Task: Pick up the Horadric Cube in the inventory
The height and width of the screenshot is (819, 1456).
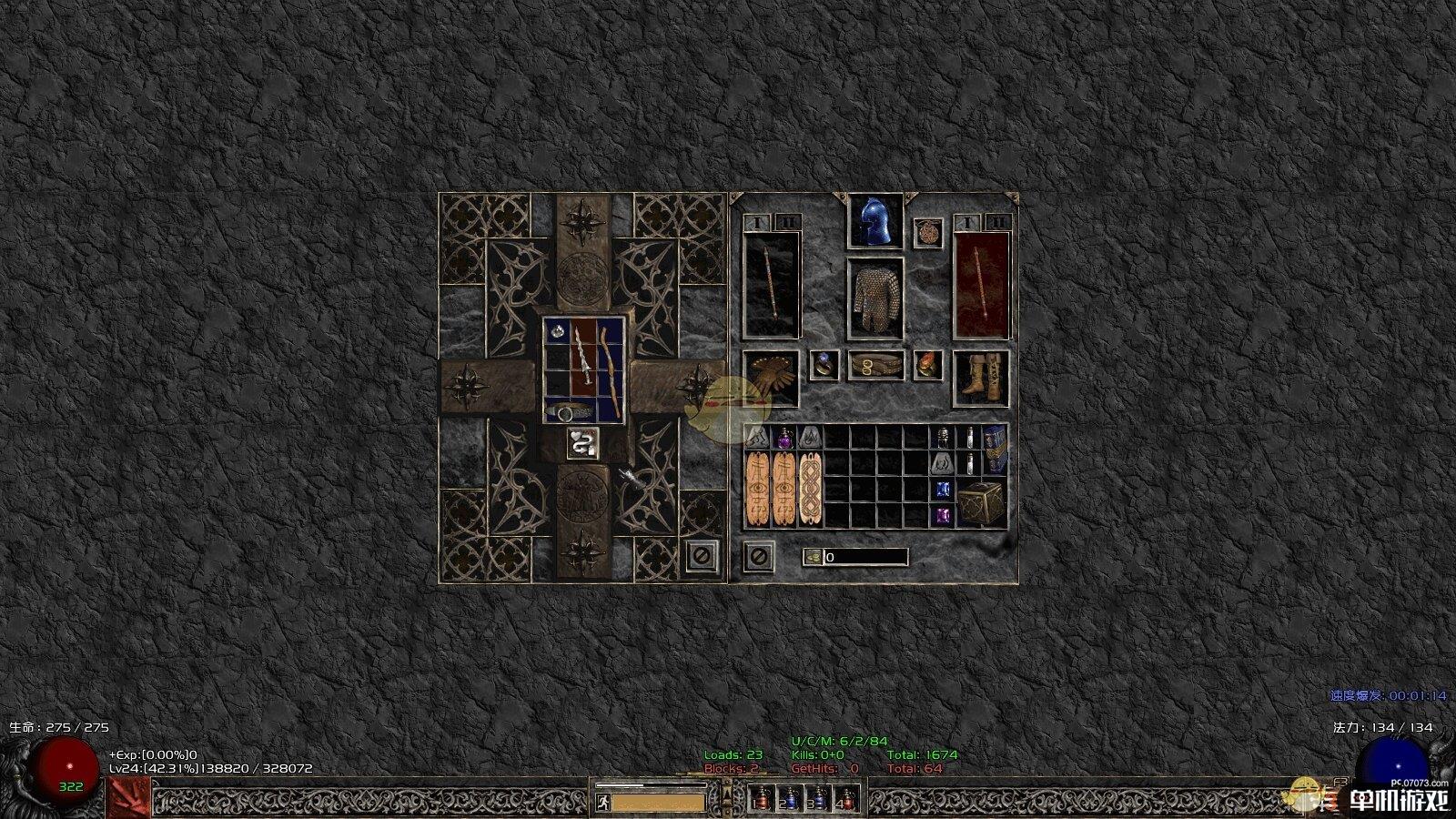Action: coord(981,501)
